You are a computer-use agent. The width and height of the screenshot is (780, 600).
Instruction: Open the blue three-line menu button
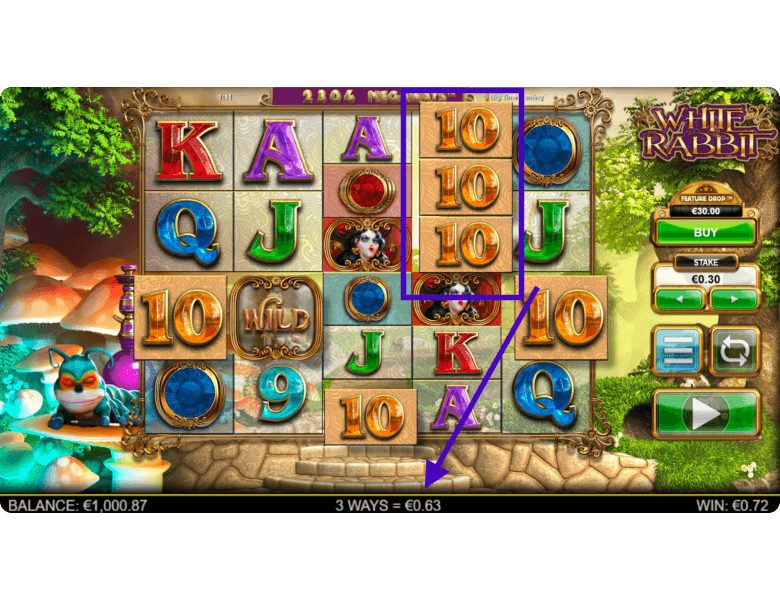(678, 351)
